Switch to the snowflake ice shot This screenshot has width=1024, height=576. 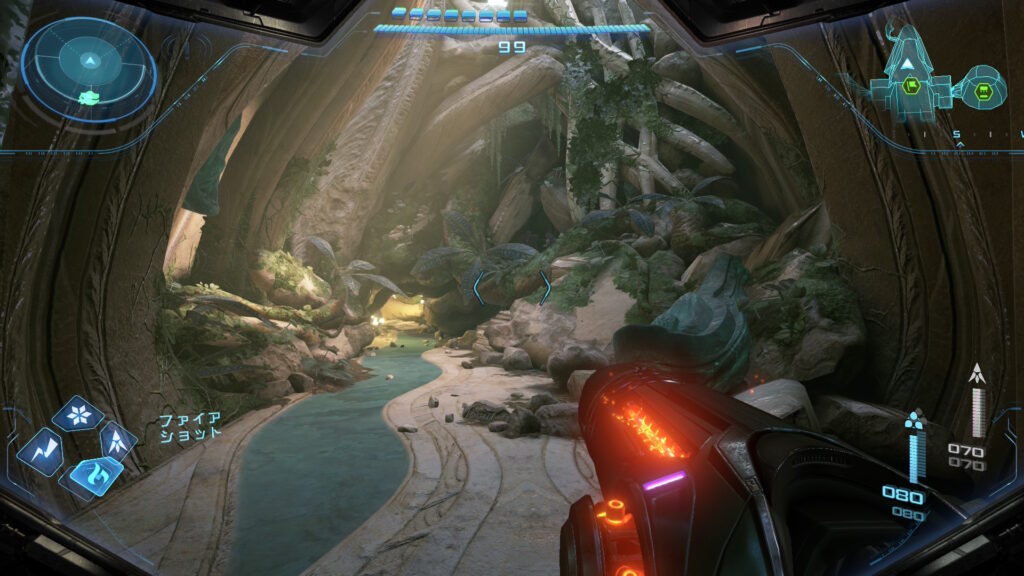[78, 413]
